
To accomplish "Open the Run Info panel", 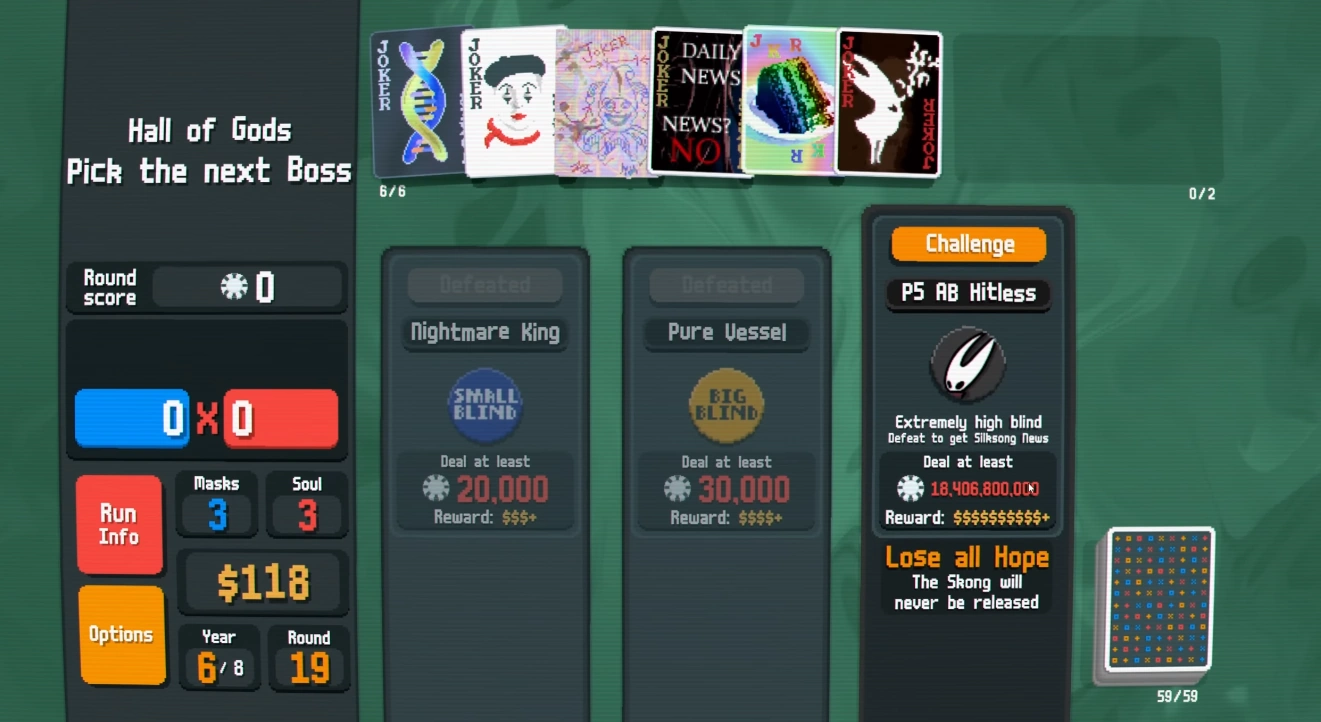I will [119, 522].
